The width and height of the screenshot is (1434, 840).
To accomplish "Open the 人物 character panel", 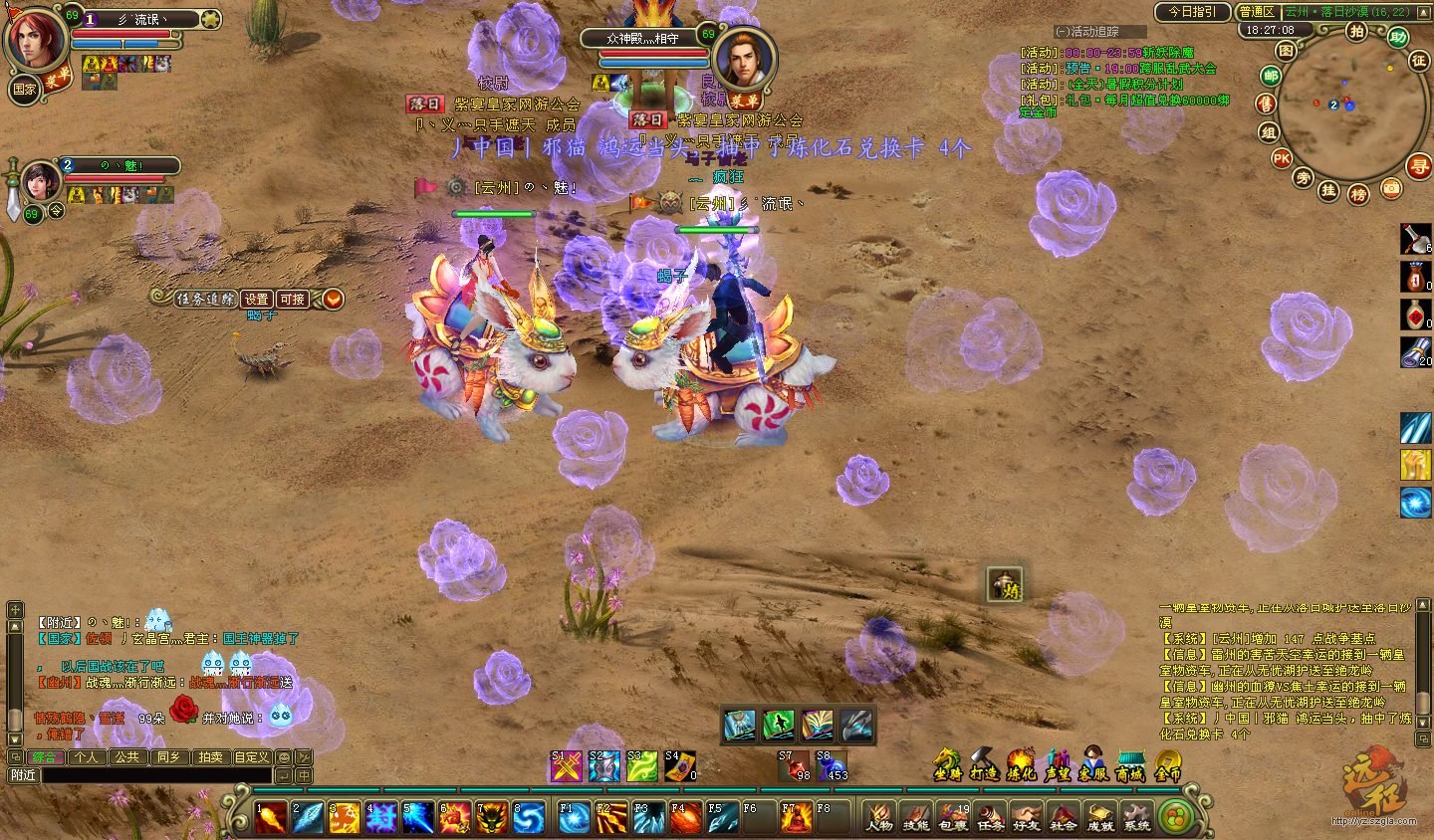I will 878,817.
